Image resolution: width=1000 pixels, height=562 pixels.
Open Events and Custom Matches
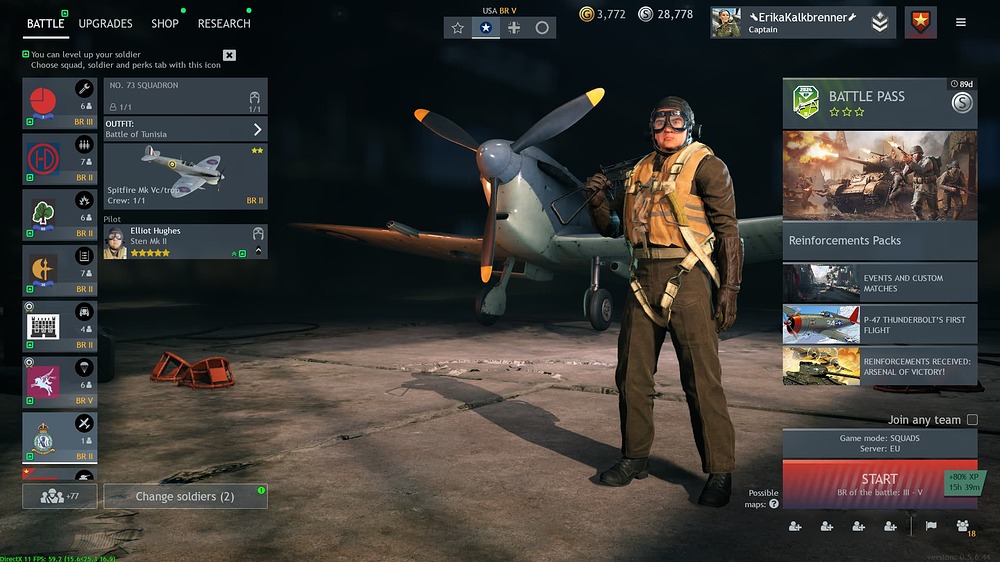(x=879, y=283)
